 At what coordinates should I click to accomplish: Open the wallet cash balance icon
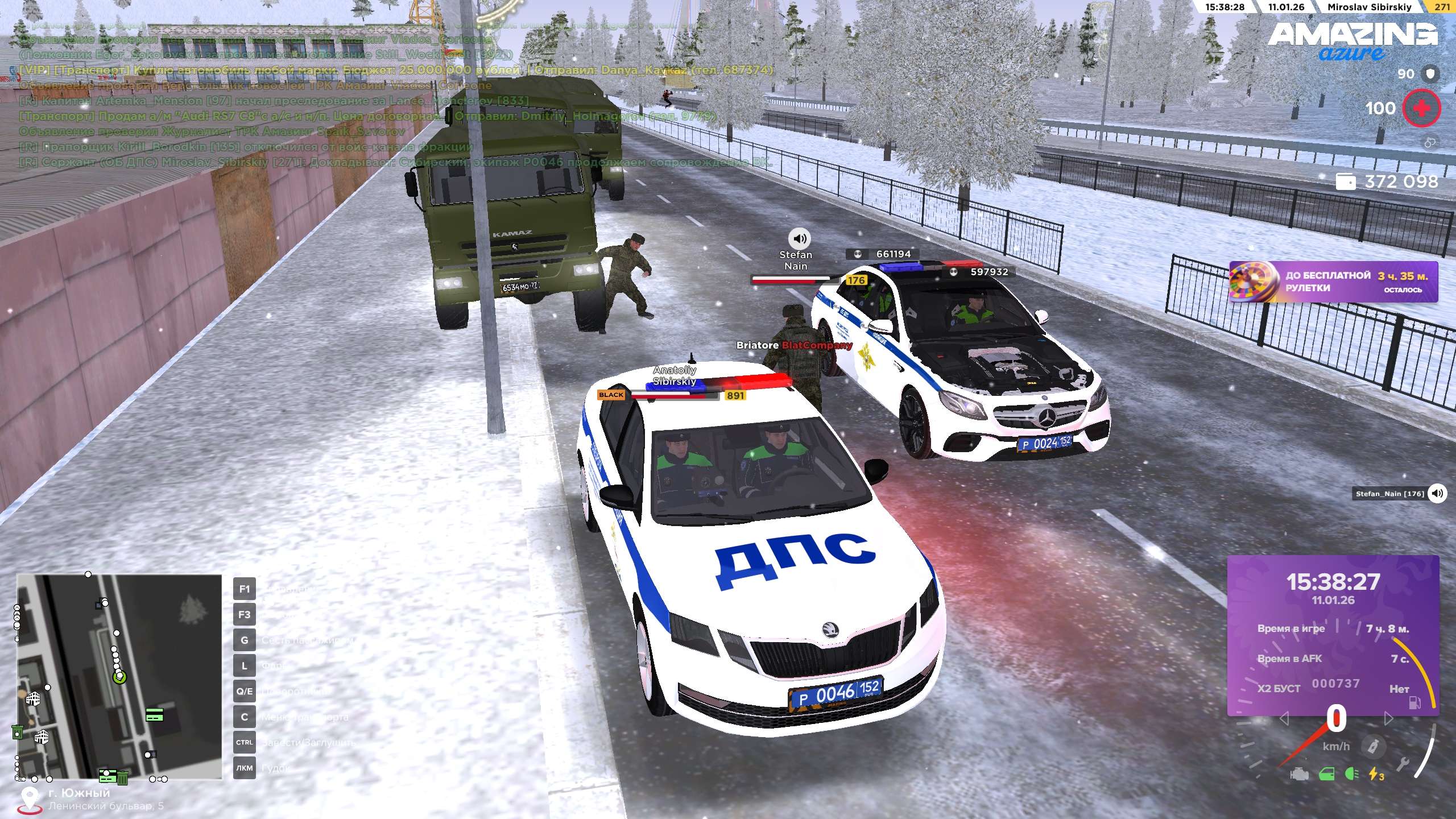pyautogui.click(x=1346, y=182)
